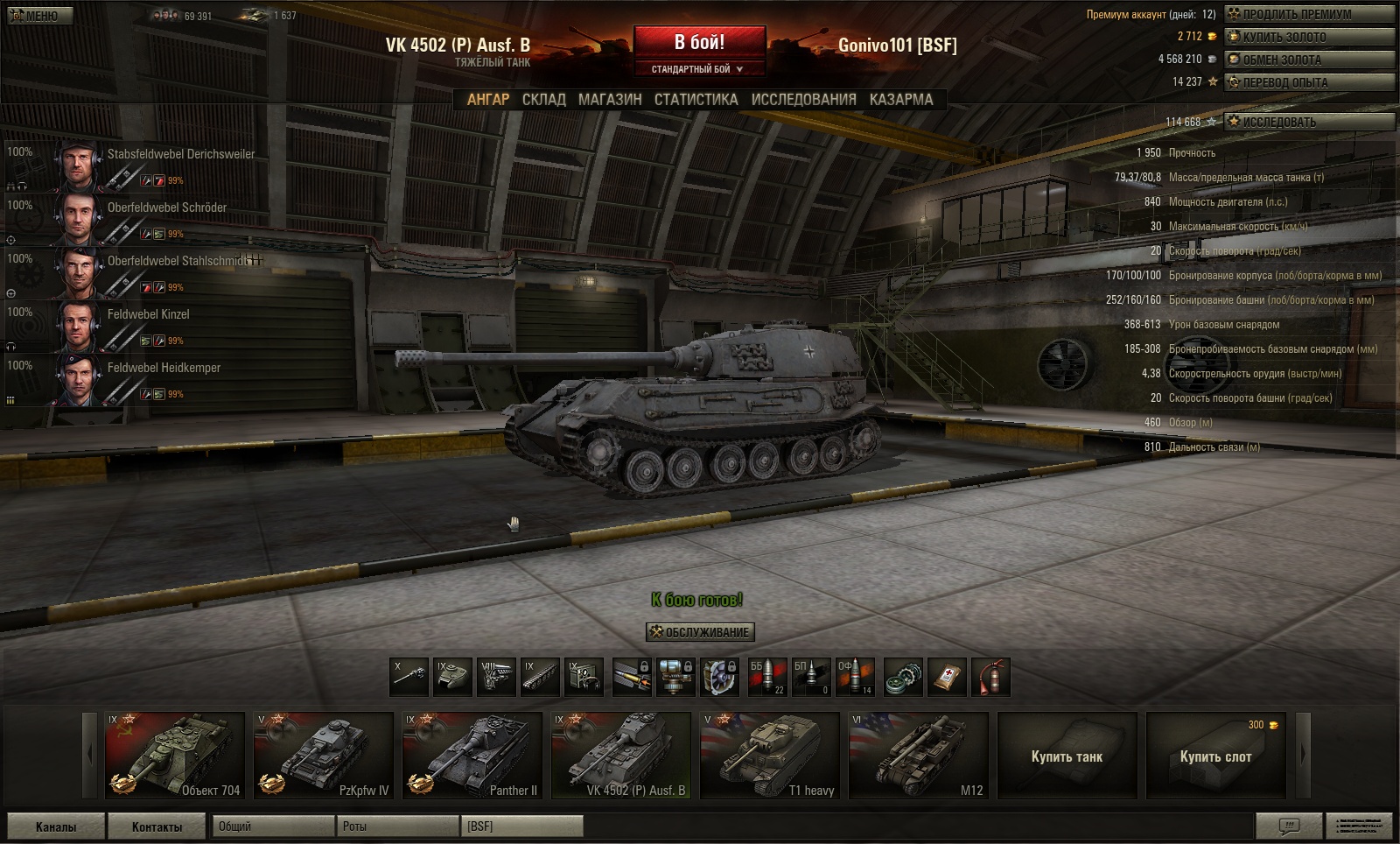The width and height of the screenshot is (1400, 844).
Task: Choose the T1 heavy tank
Action: click(x=770, y=755)
